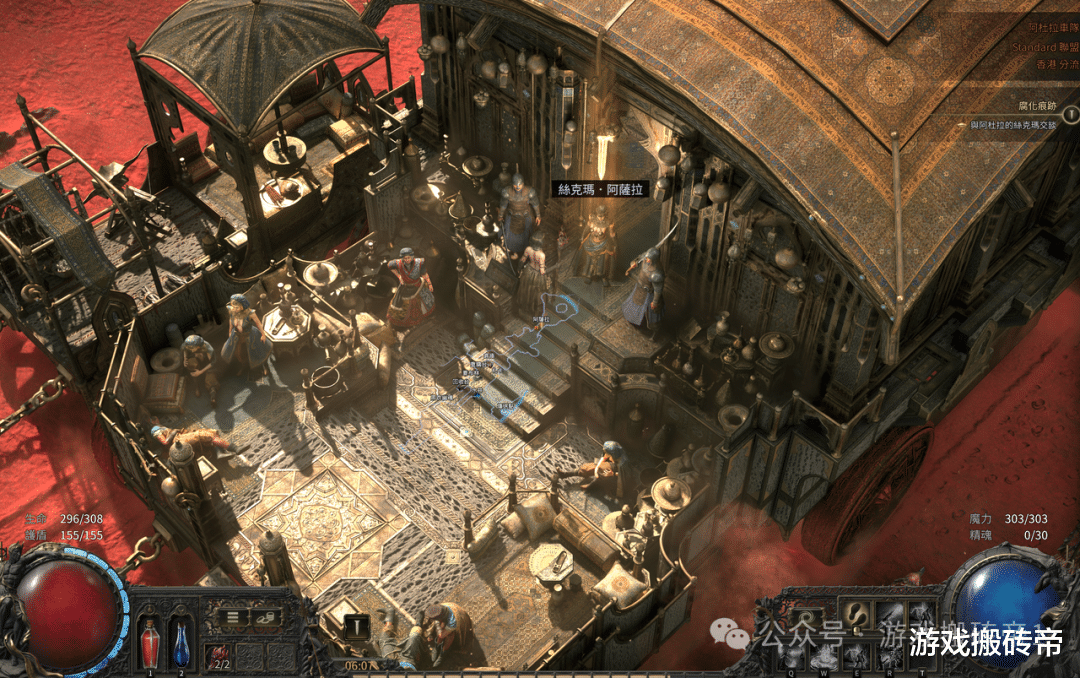Select the red charm slot showing 2/2

tap(218, 656)
